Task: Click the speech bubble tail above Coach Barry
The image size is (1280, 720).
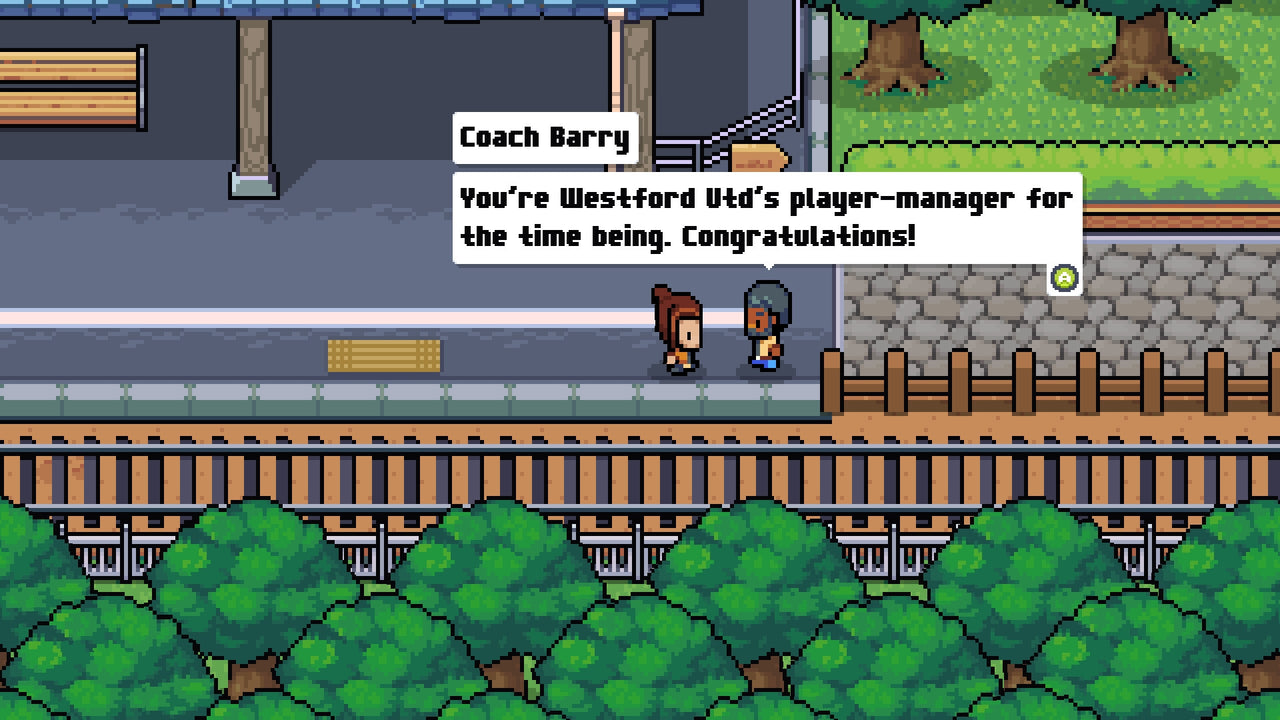Action: click(766, 268)
